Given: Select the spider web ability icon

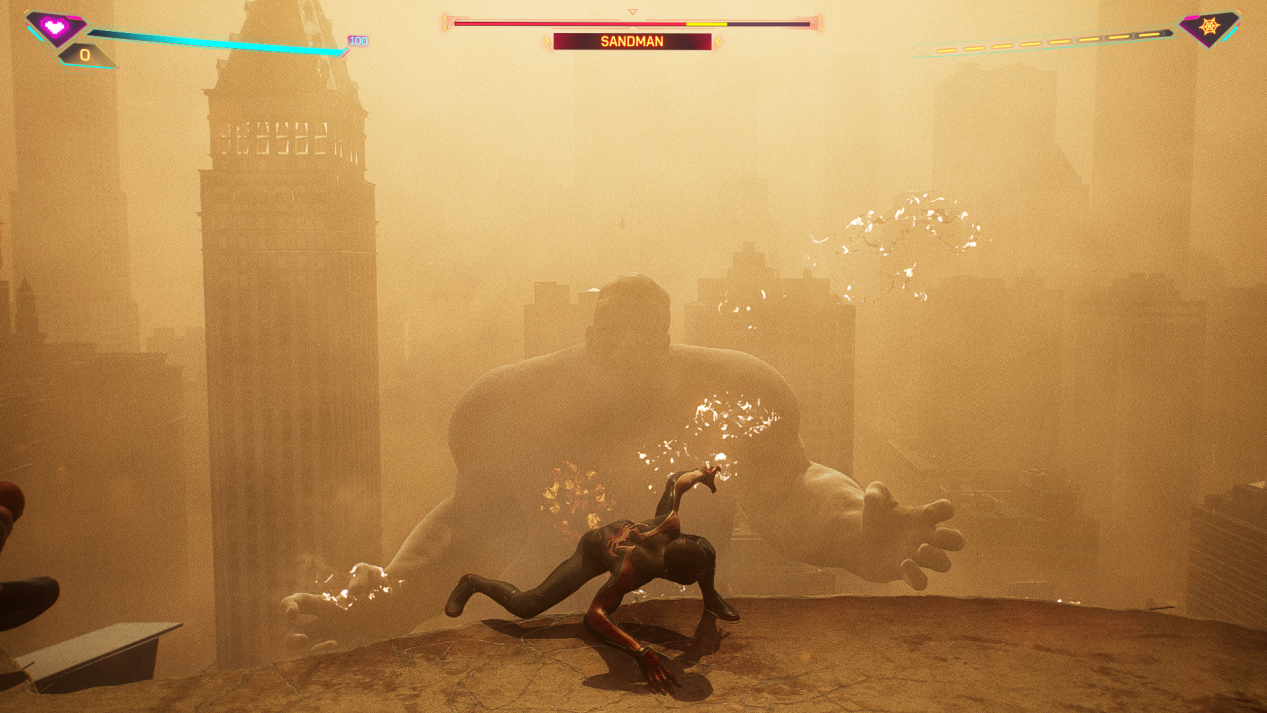Looking at the screenshot, I should point(1209,27).
